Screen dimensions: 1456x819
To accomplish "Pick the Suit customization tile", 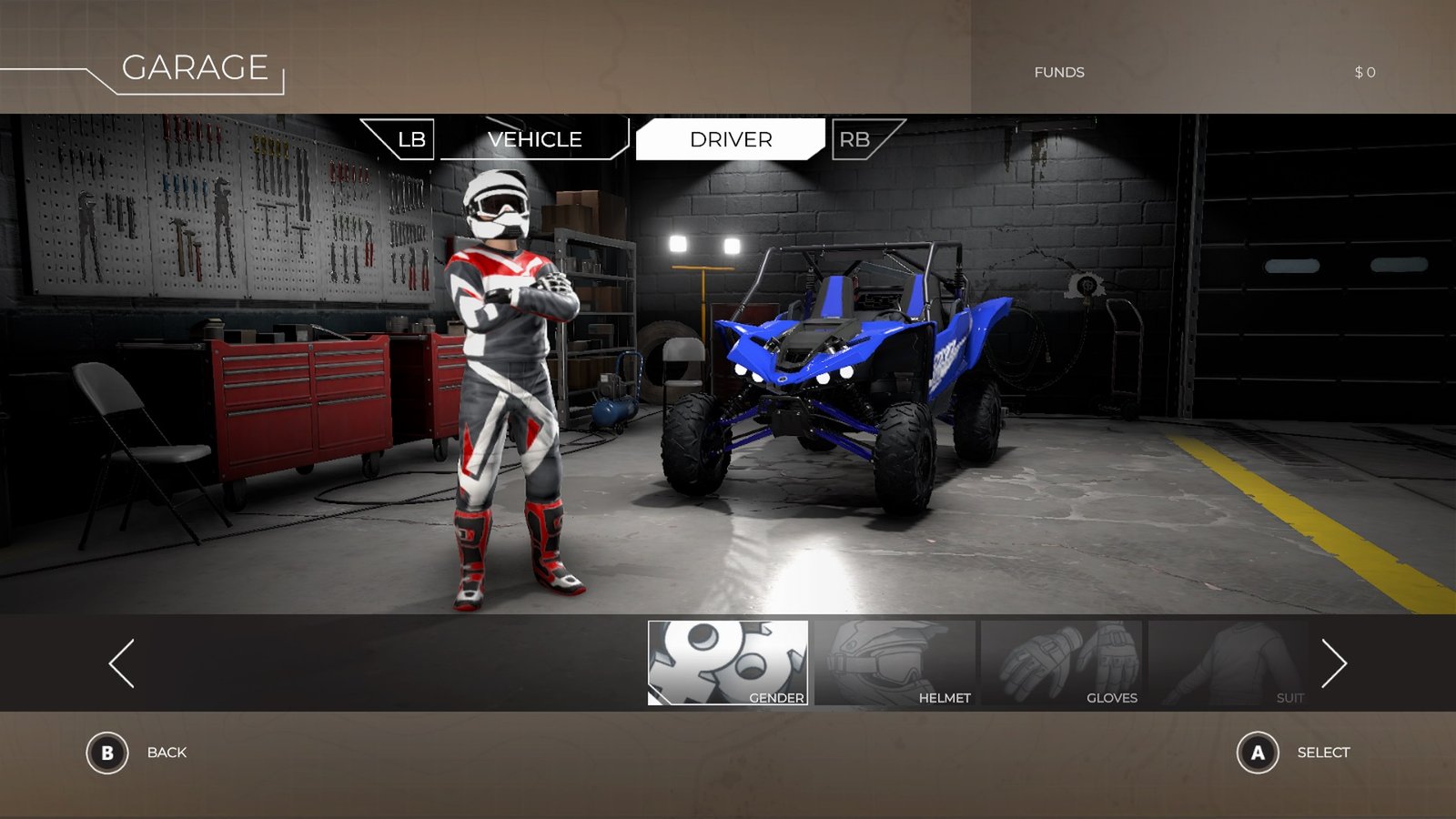I will [1228, 662].
